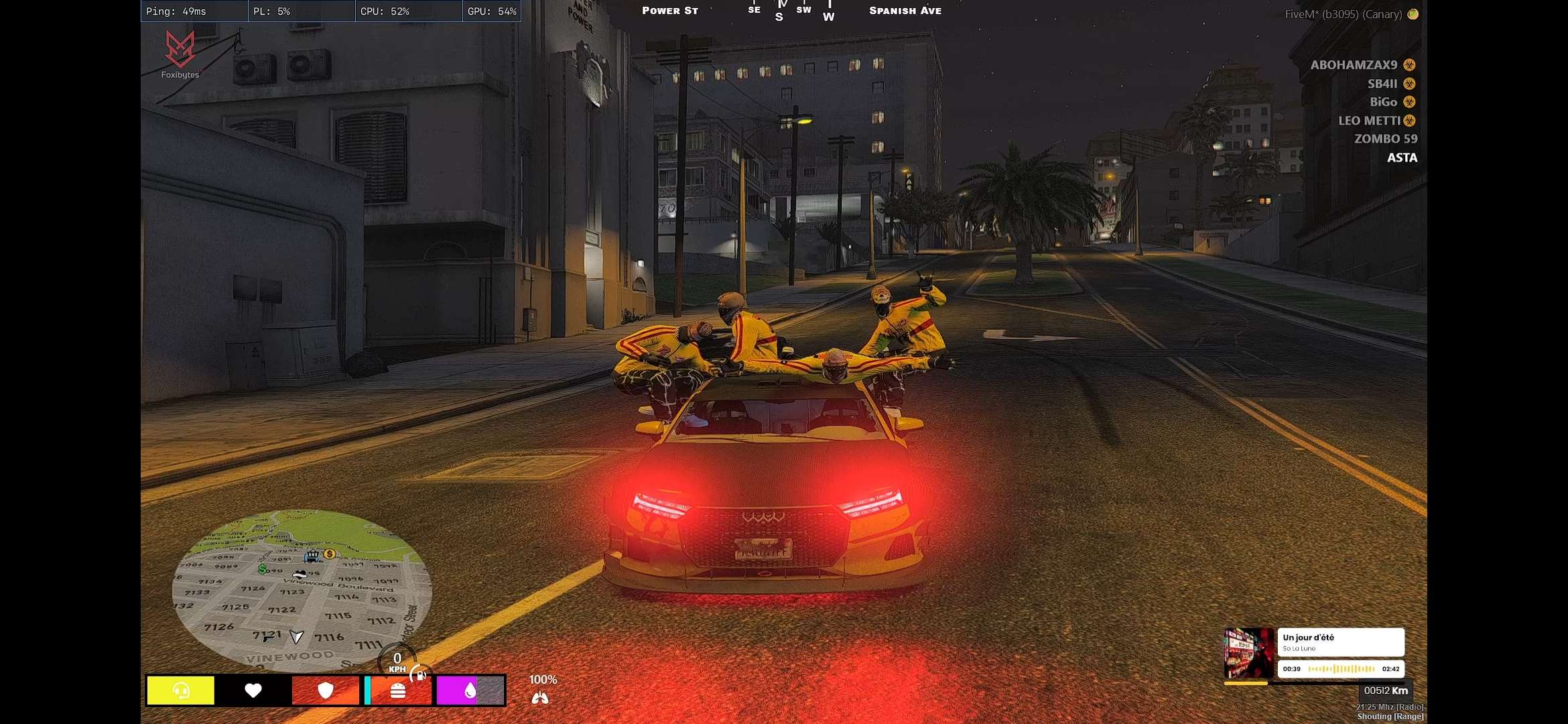
Task: Select the yellow headset voice icon
Action: pos(181,690)
